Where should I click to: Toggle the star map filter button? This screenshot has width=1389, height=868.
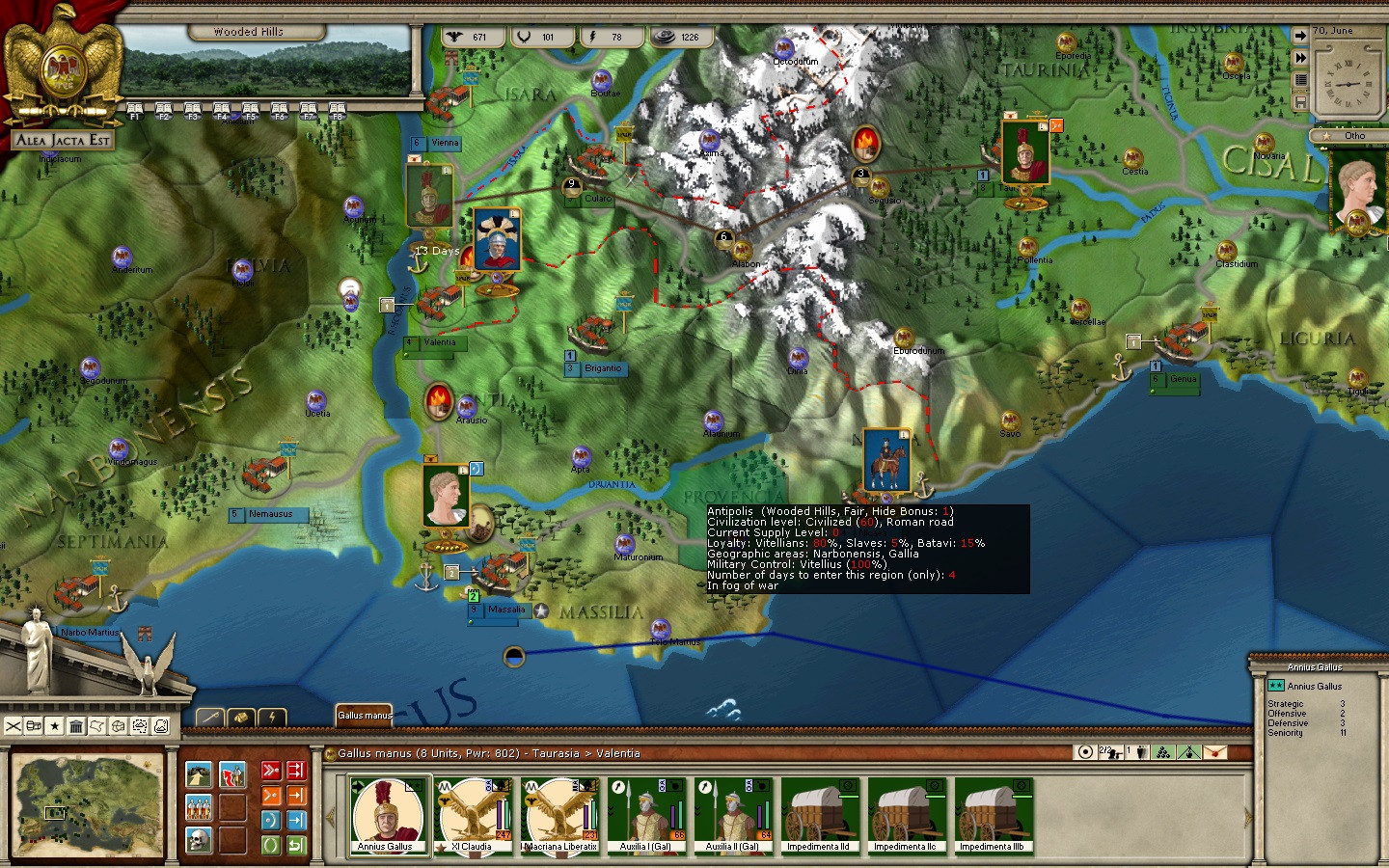coord(55,726)
